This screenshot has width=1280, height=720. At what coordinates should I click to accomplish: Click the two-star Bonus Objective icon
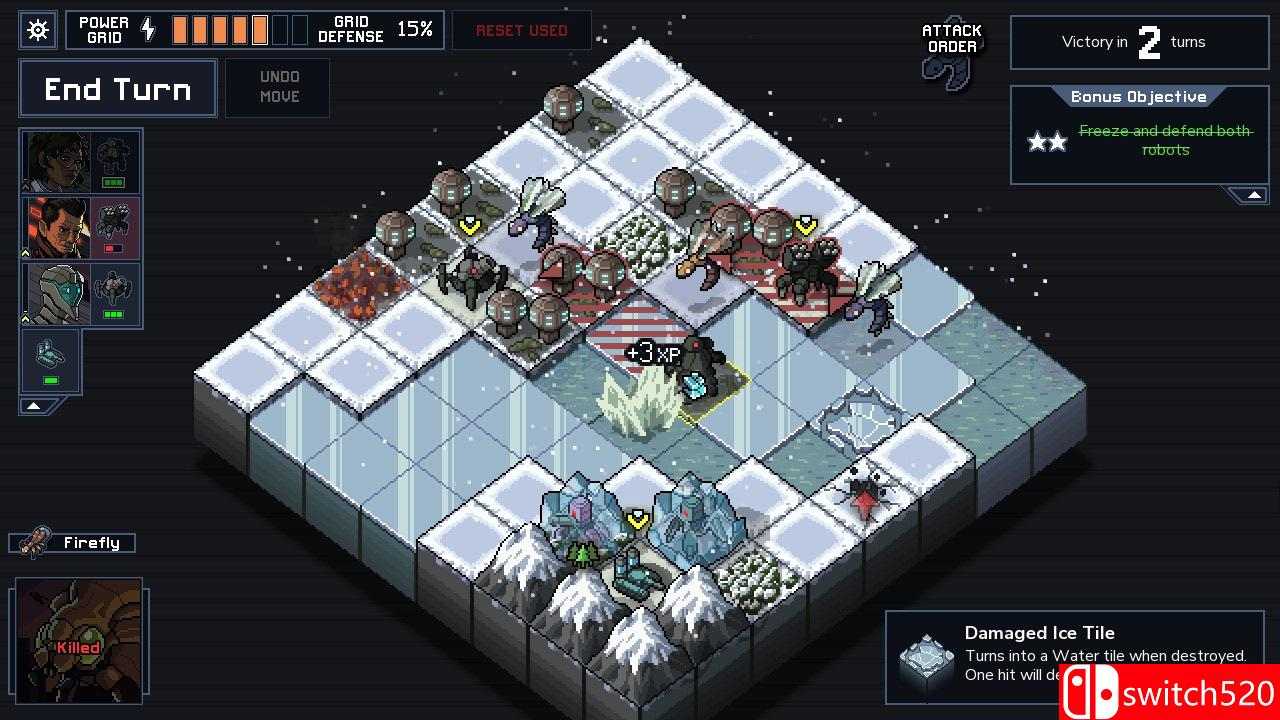pyautogui.click(x=1047, y=141)
